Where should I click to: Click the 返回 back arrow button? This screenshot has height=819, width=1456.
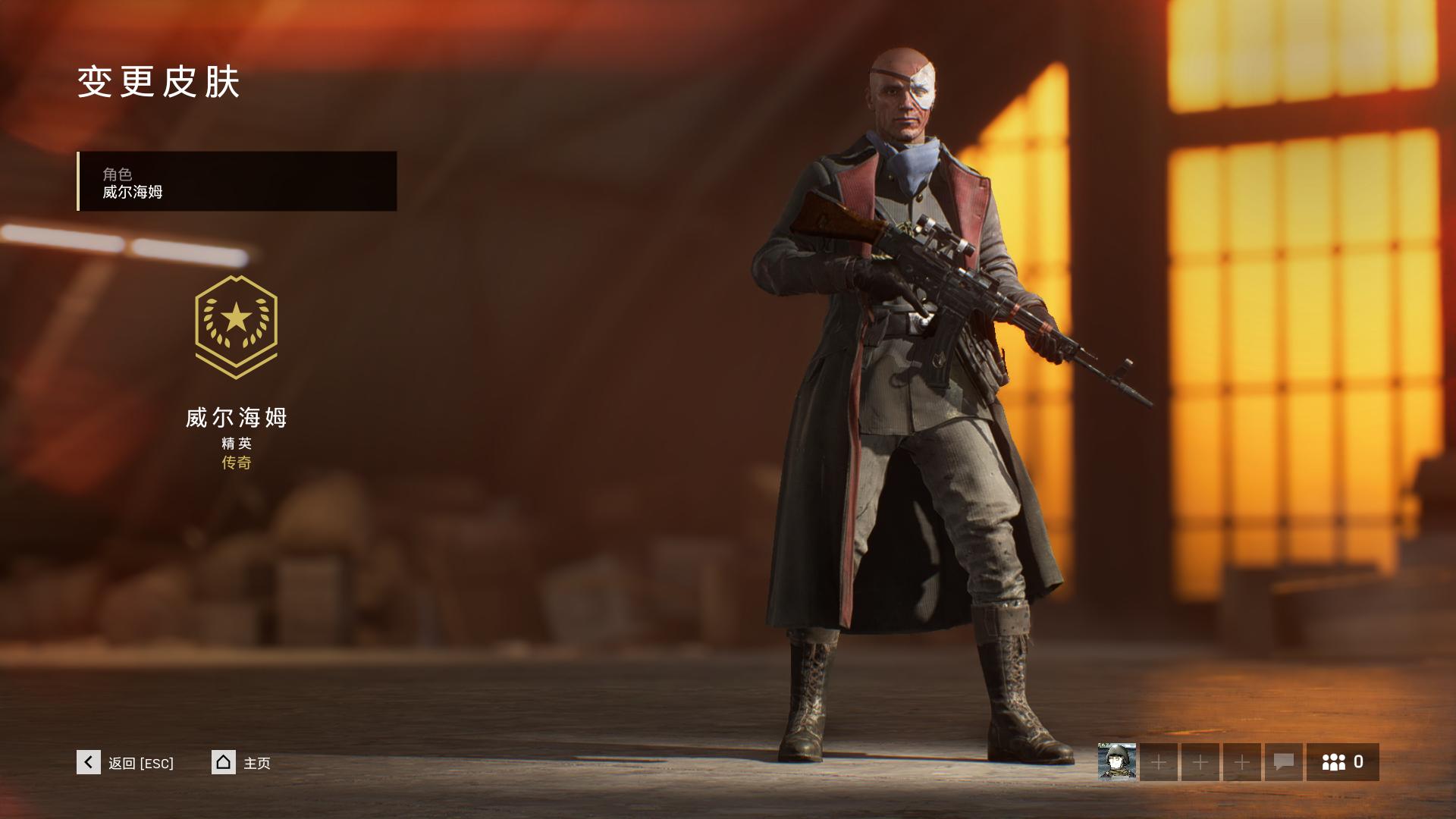(89, 762)
